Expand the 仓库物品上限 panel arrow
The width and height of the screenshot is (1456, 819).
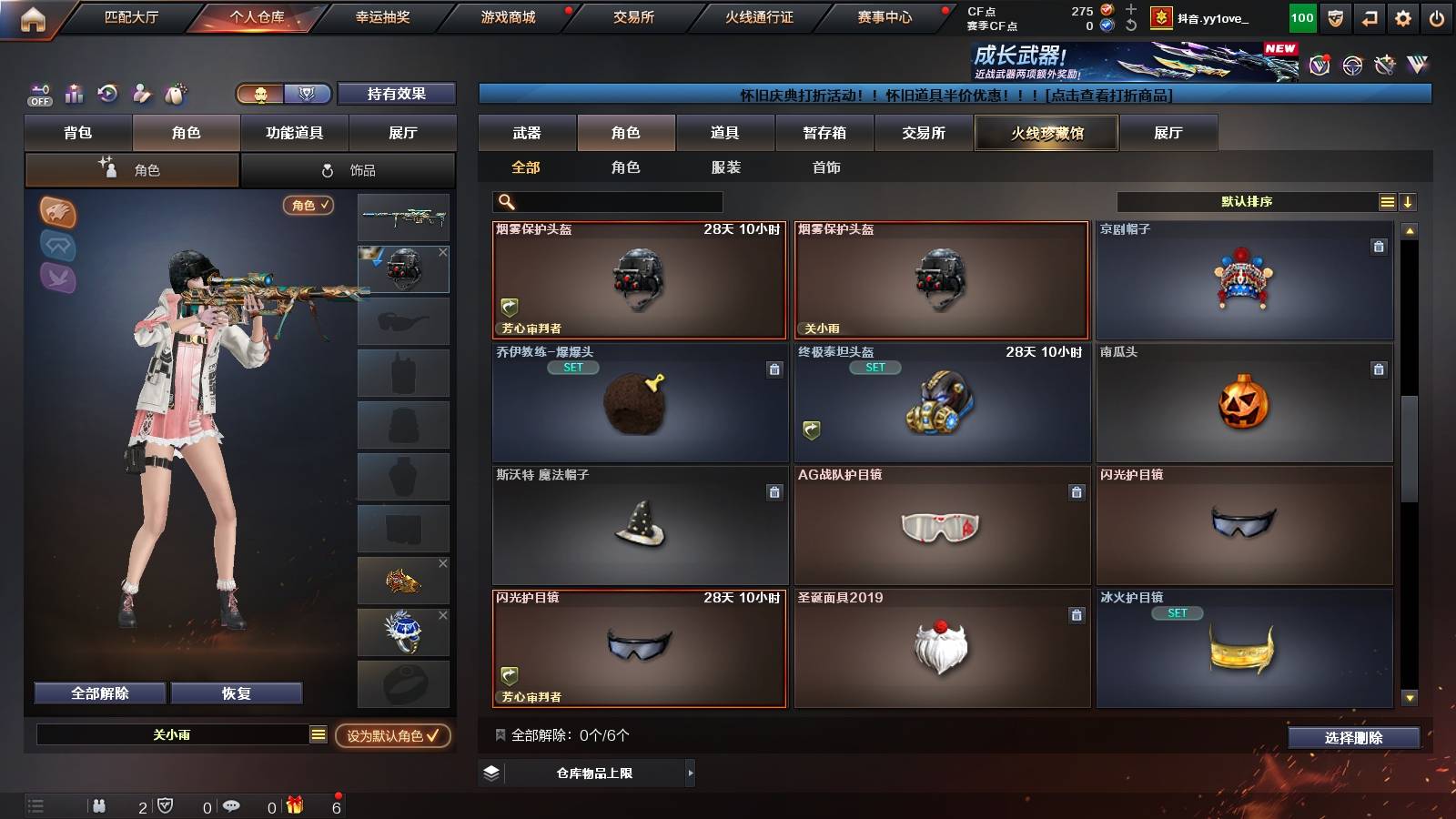click(689, 775)
